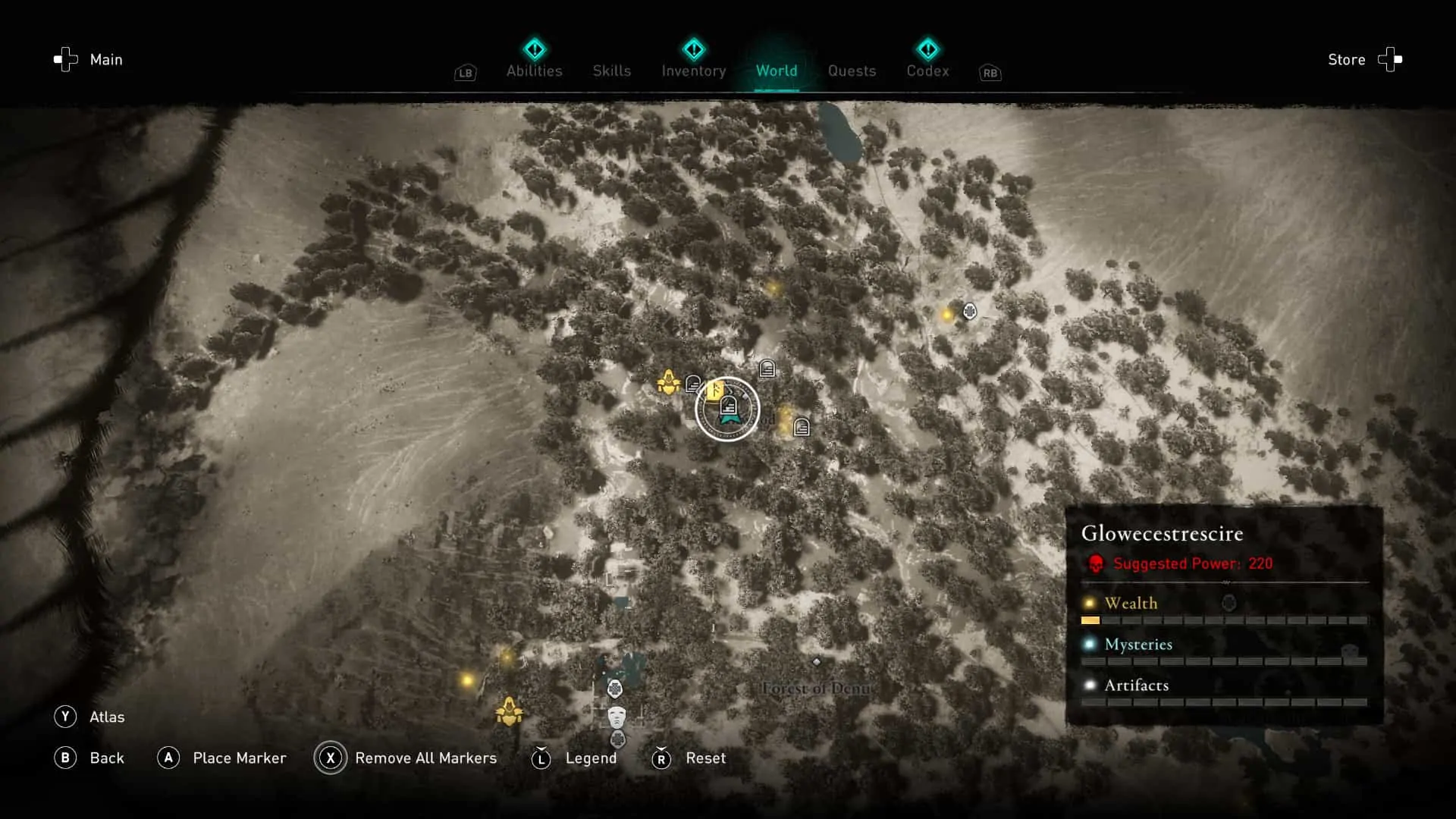Switch to the Inventory tab
Screen dimensions: 1456x819
(x=693, y=71)
